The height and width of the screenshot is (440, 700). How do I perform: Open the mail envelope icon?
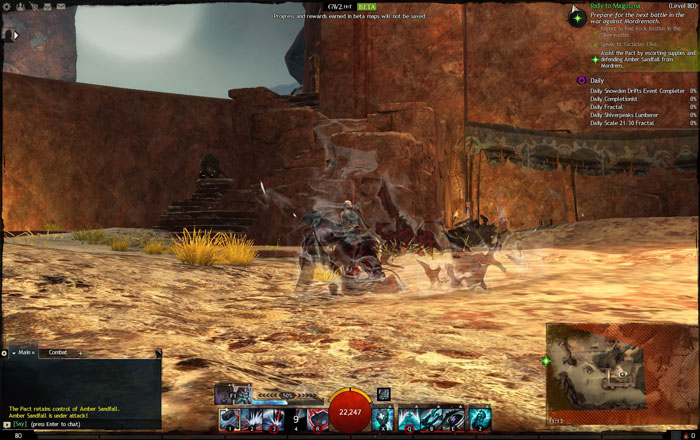(62, 6)
